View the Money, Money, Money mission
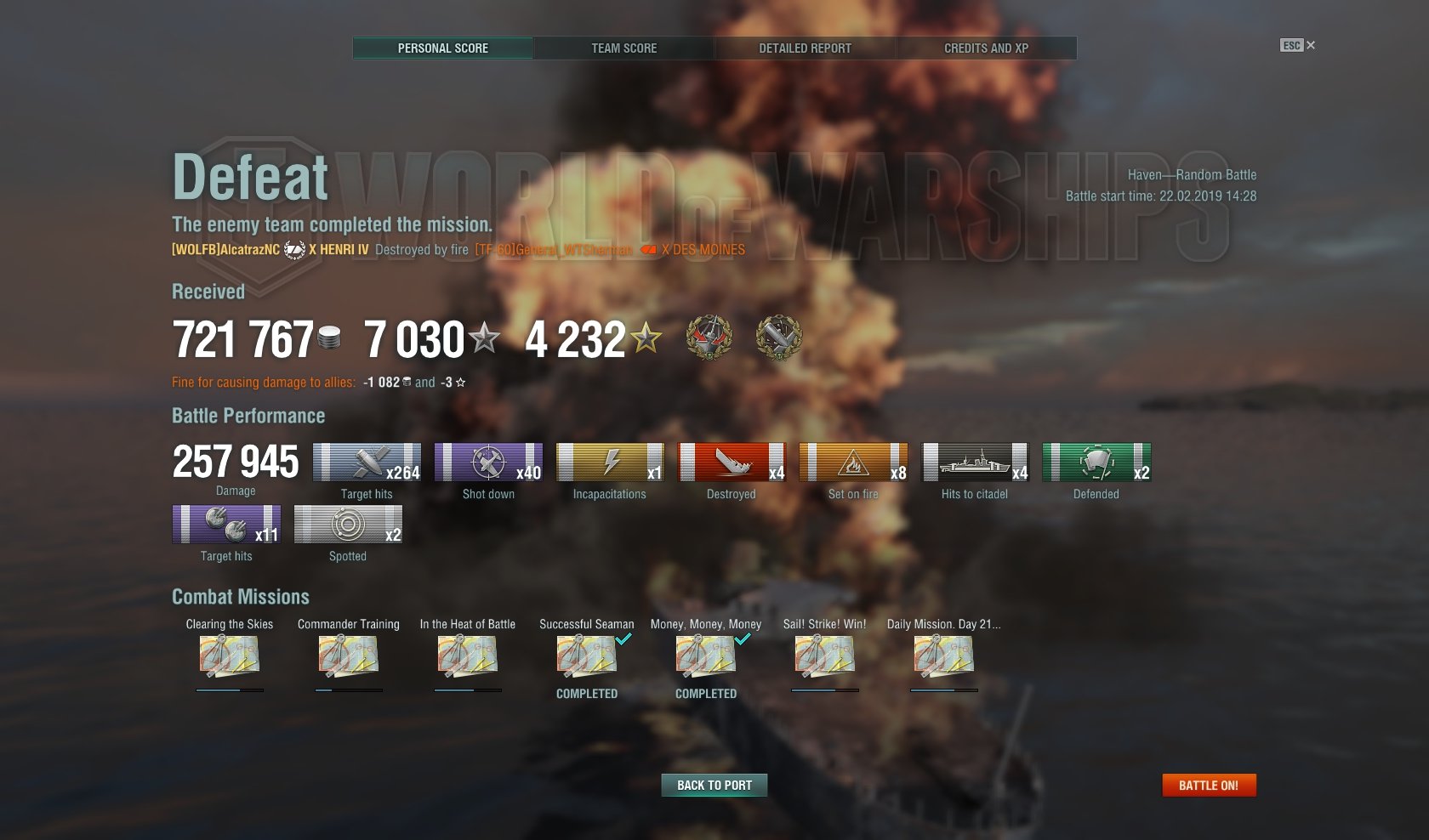Viewport: 1429px width, 840px height. [x=706, y=656]
